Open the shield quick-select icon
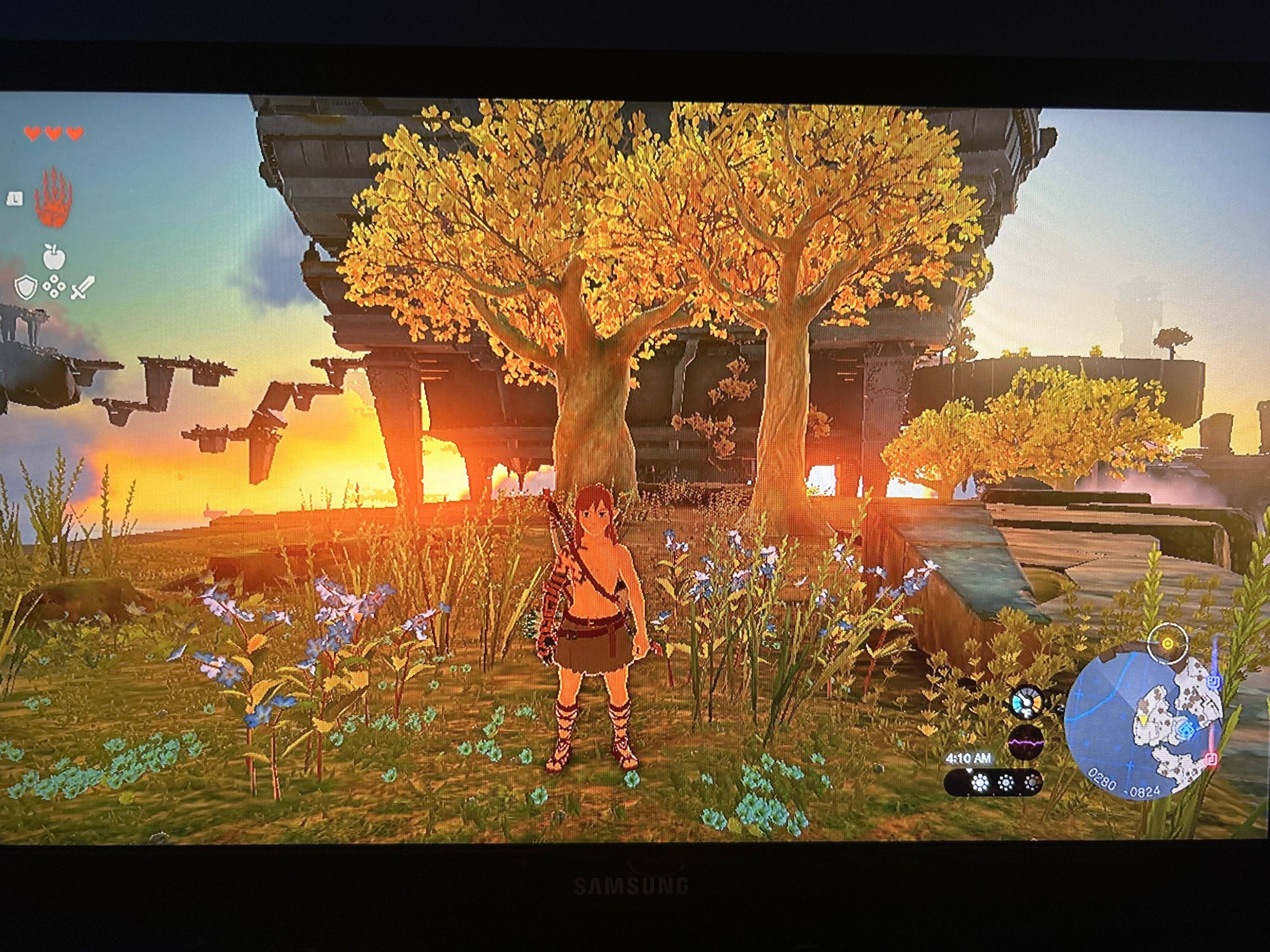This screenshot has height=952, width=1270. click(25, 287)
